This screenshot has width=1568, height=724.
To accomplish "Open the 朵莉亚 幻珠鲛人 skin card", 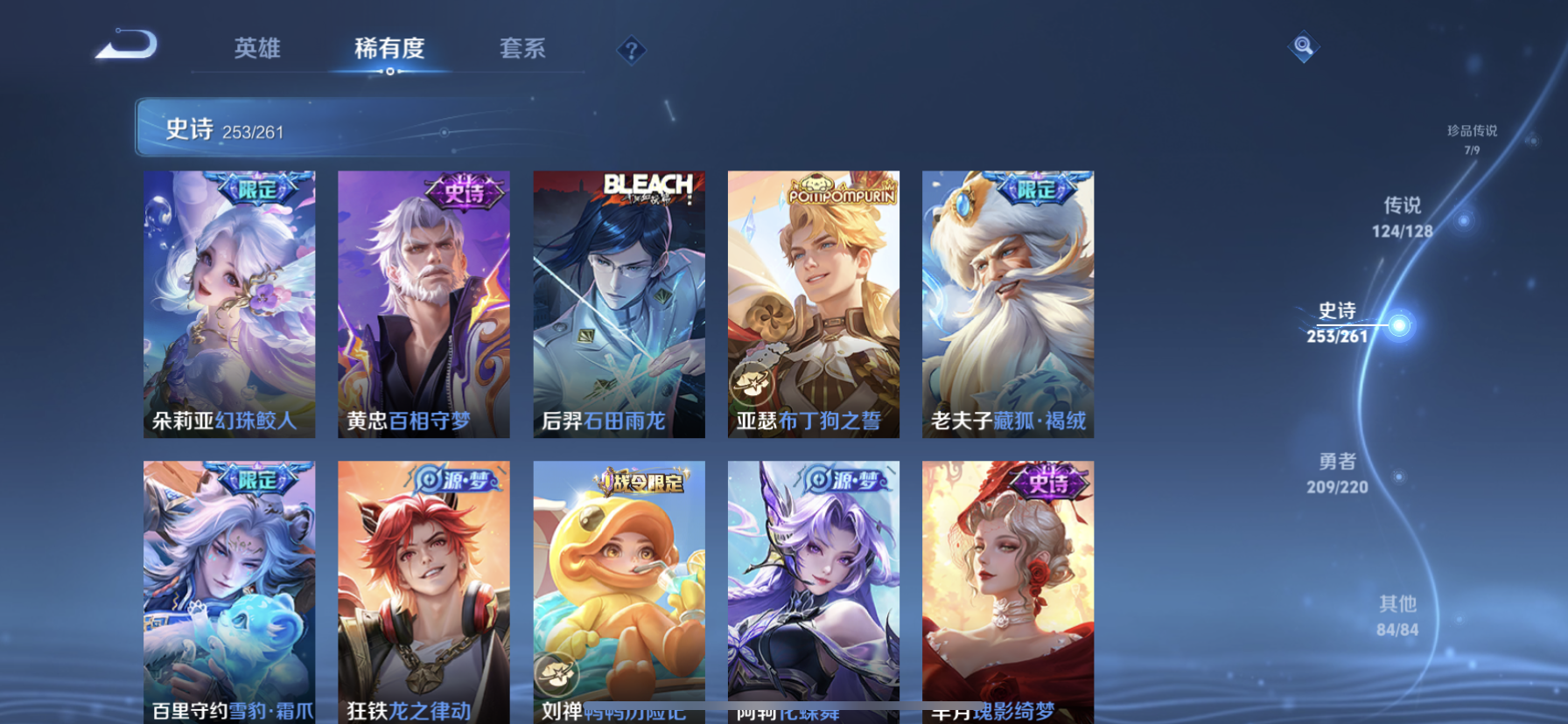I will click(x=229, y=303).
